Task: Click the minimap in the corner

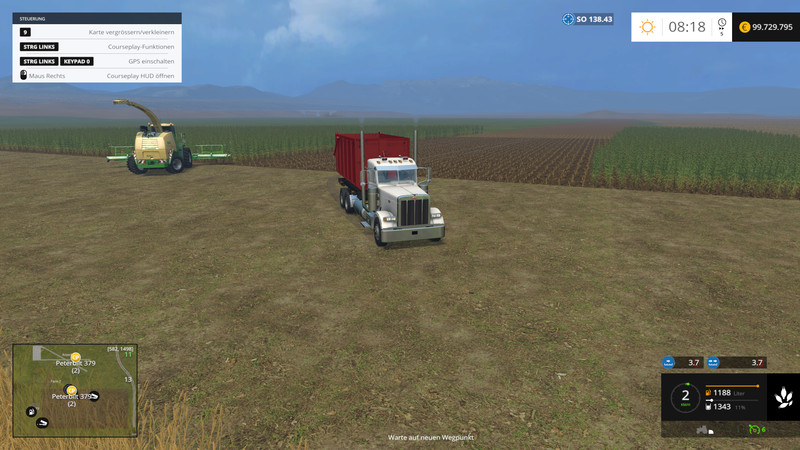Action: click(x=74, y=390)
